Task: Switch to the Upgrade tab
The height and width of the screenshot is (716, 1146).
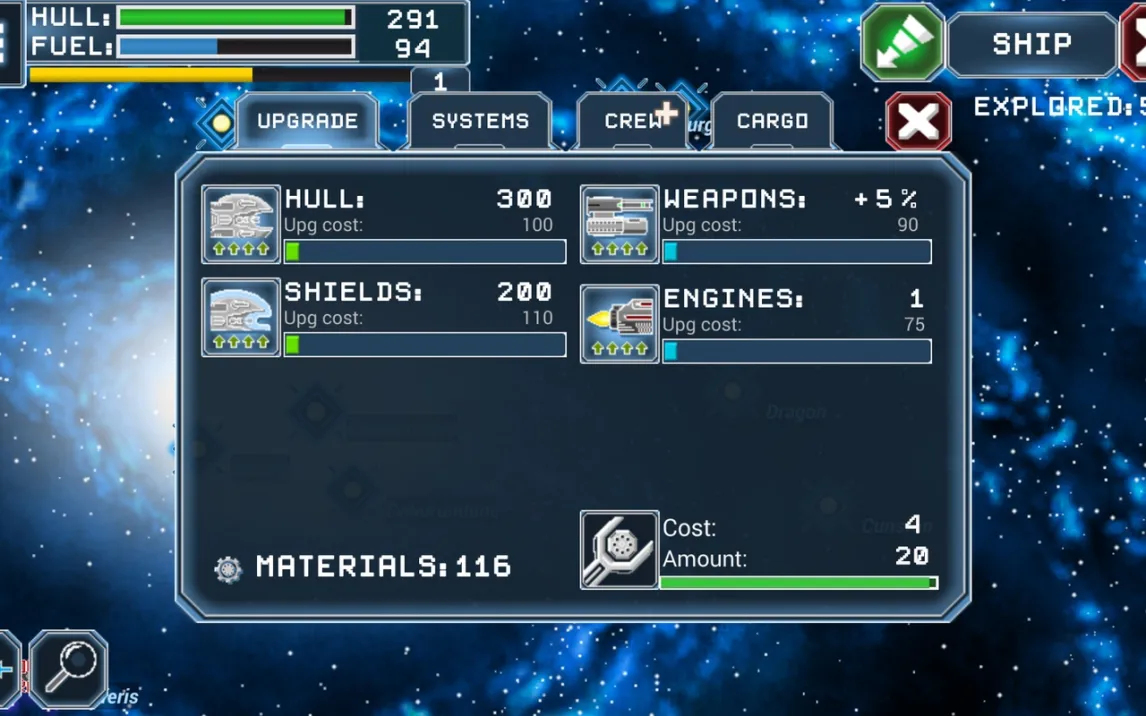Action: pyautogui.click(x=306, y=121)
